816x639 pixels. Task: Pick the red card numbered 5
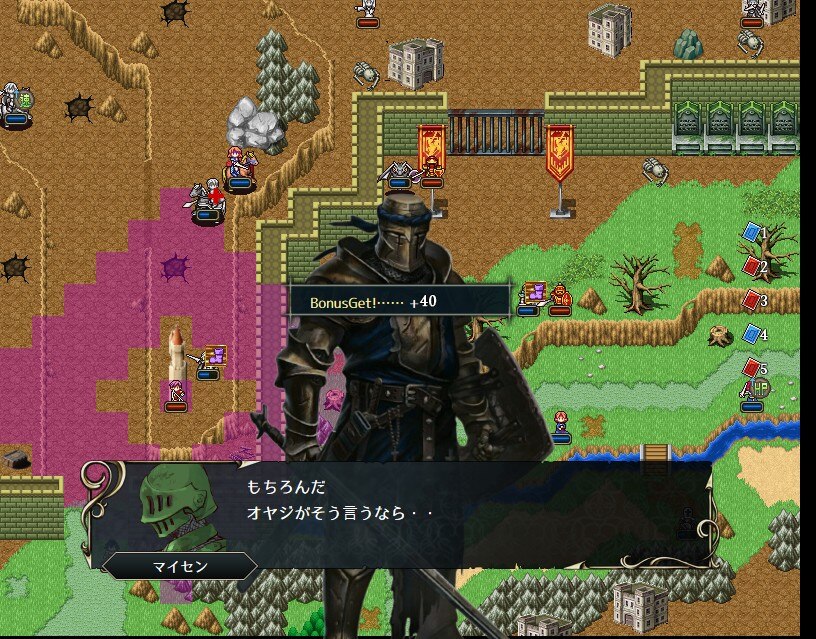point(752,367)
